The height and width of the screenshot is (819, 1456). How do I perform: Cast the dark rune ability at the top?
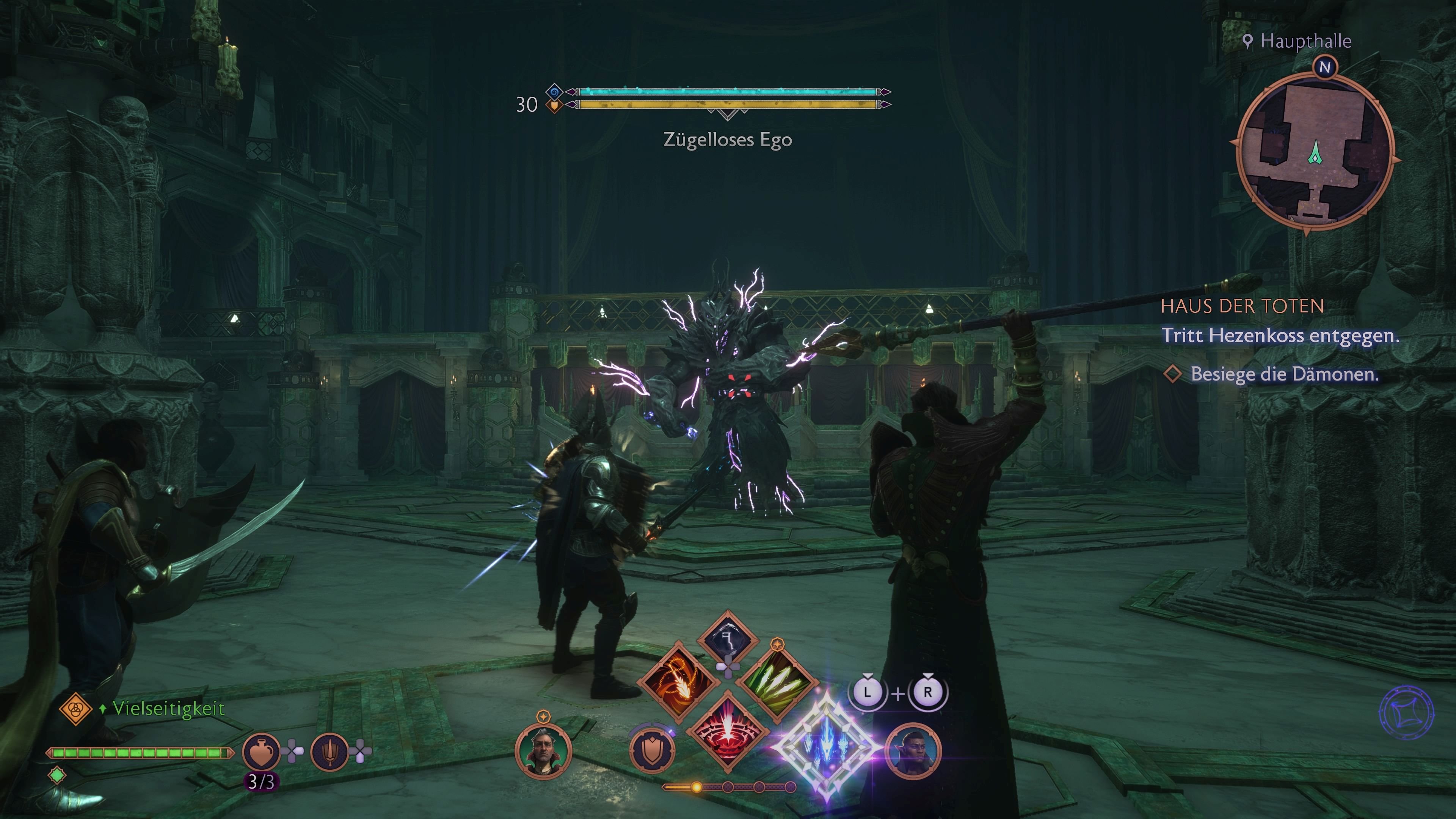[x=729, y=637]
